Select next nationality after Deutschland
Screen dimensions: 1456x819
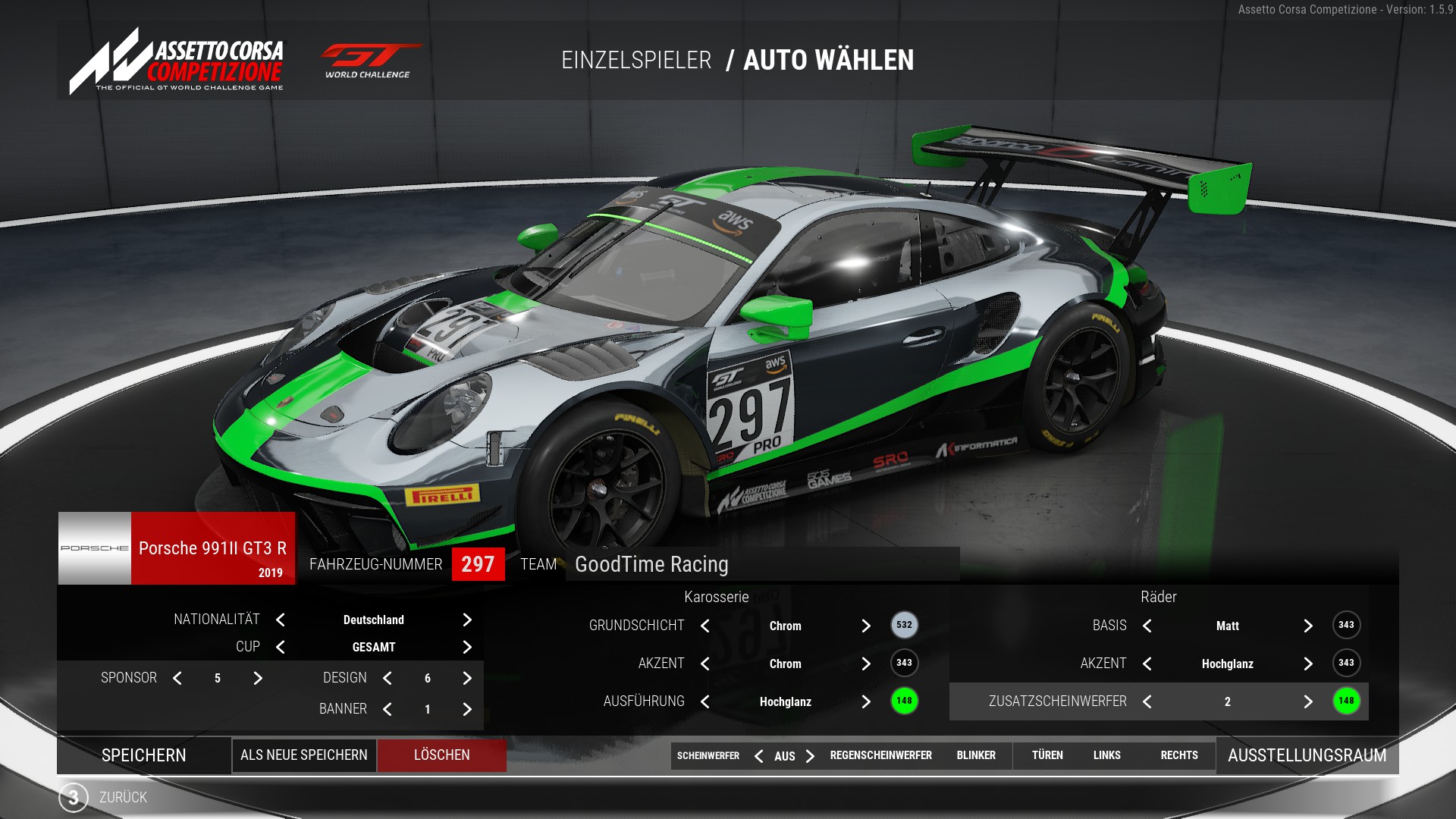click(x=467, y=620)
